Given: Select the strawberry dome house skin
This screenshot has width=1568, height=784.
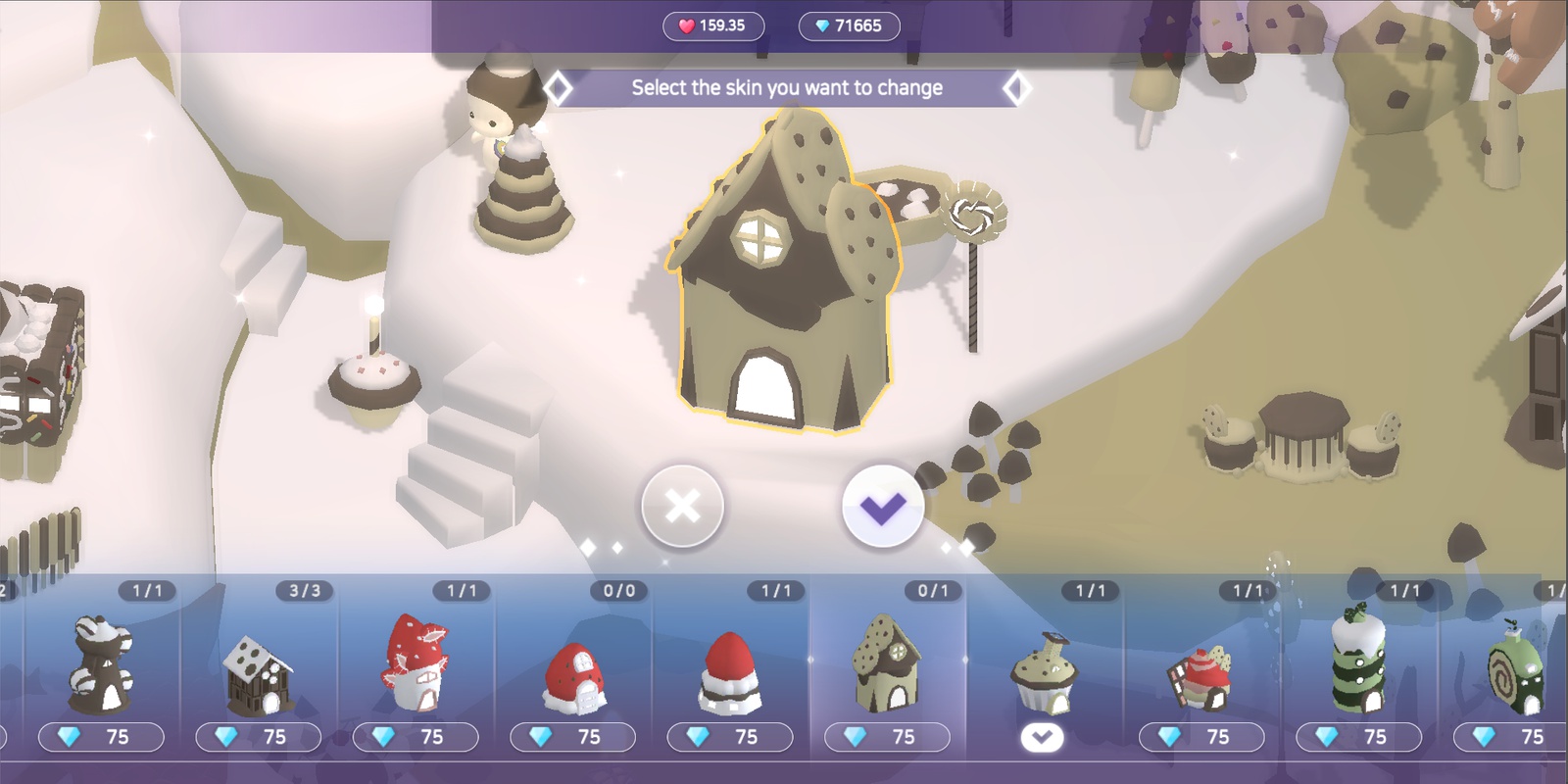Looking at the screenshot, I should tap(572, 676).
